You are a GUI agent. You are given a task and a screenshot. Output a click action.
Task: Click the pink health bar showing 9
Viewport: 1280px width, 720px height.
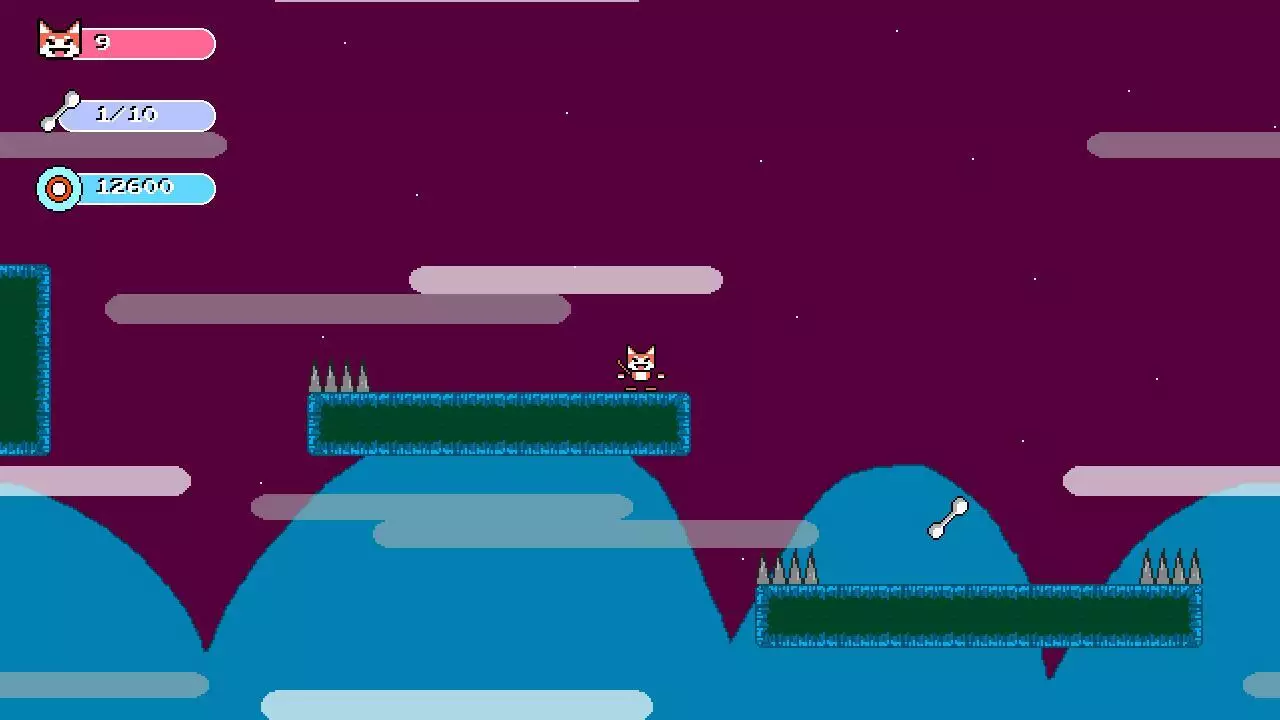150,42
